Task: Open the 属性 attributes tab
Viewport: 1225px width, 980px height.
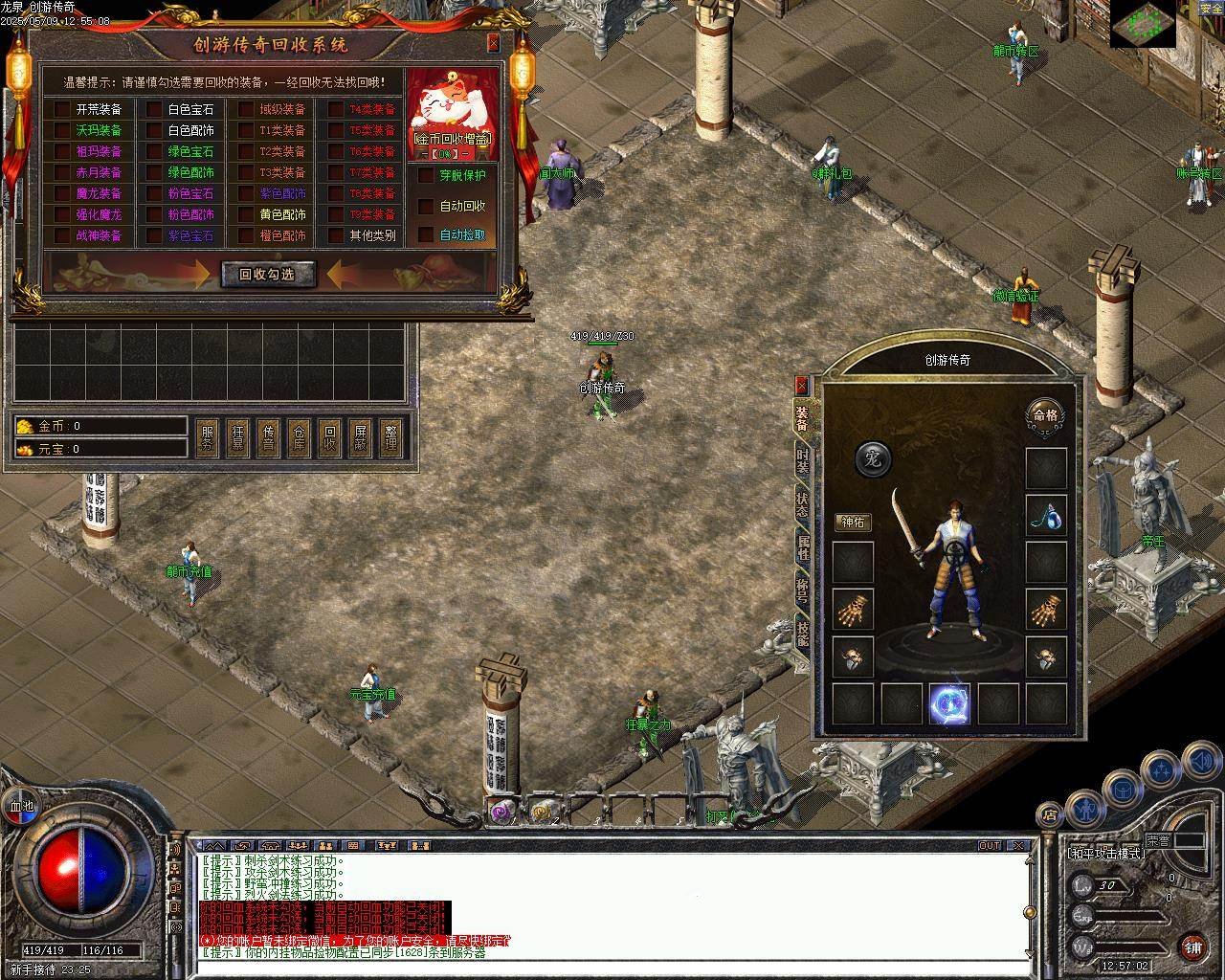Action: [802, 547]
